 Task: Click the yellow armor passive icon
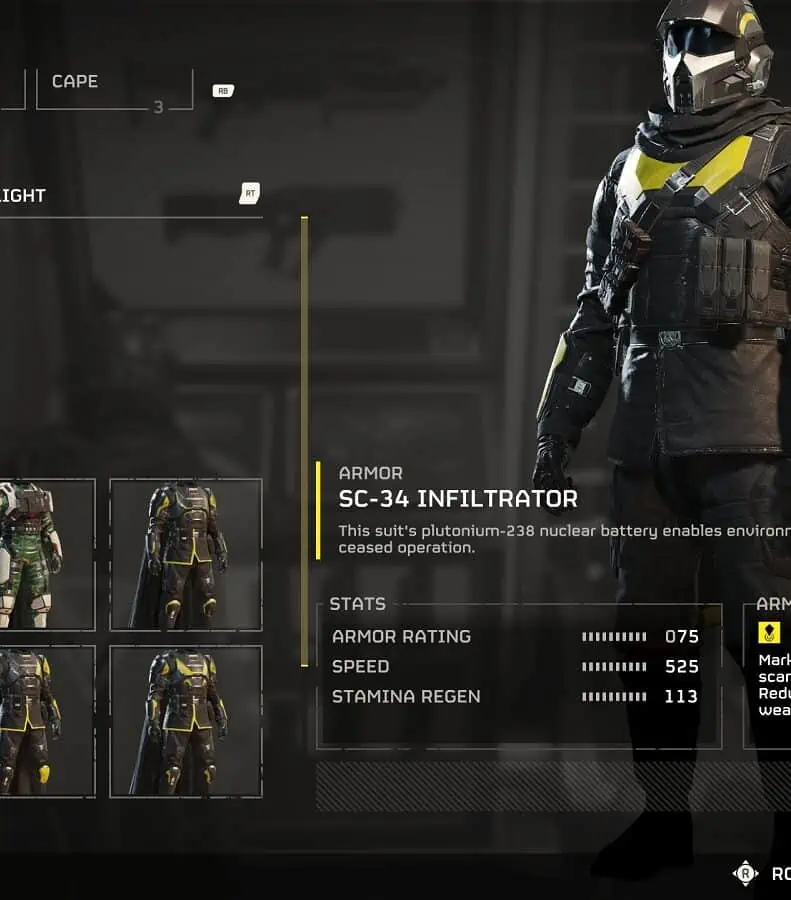[x=769, y=632]
